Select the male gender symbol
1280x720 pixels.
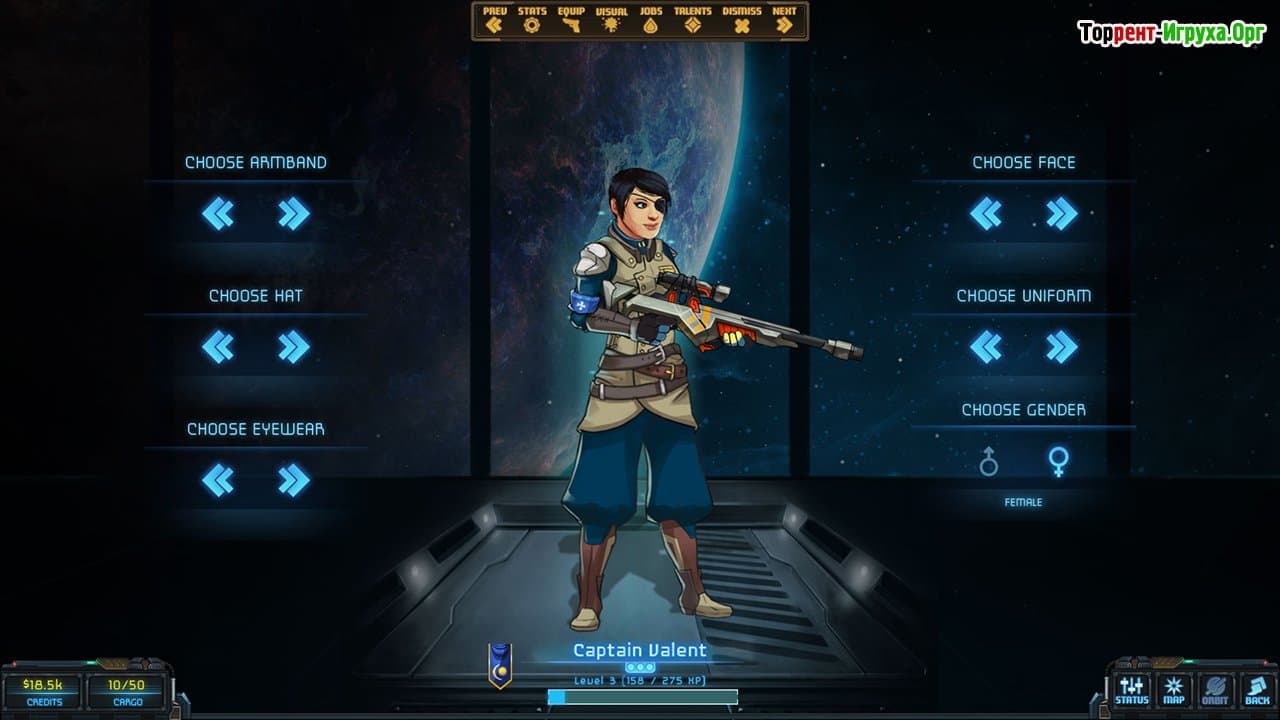988,461
